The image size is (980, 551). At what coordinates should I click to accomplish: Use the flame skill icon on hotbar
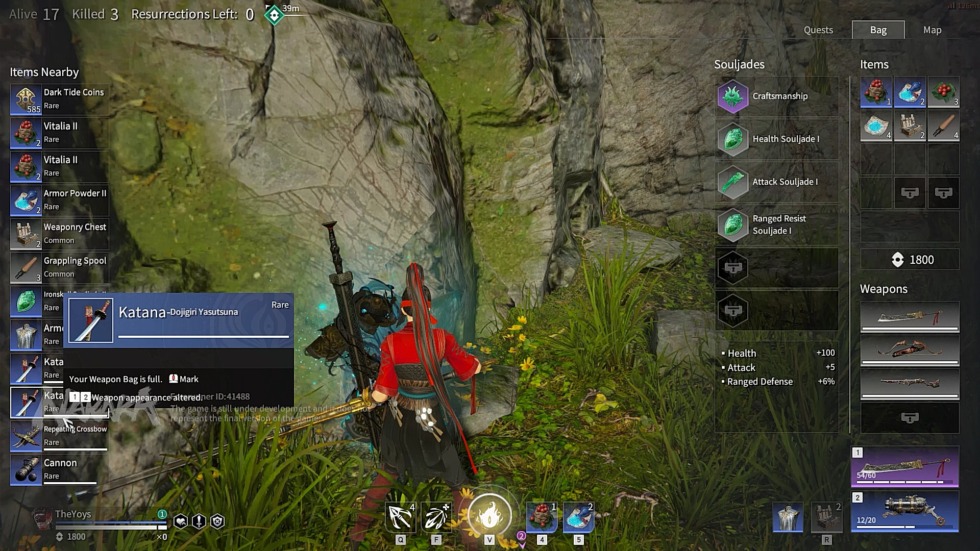[489, 516]
